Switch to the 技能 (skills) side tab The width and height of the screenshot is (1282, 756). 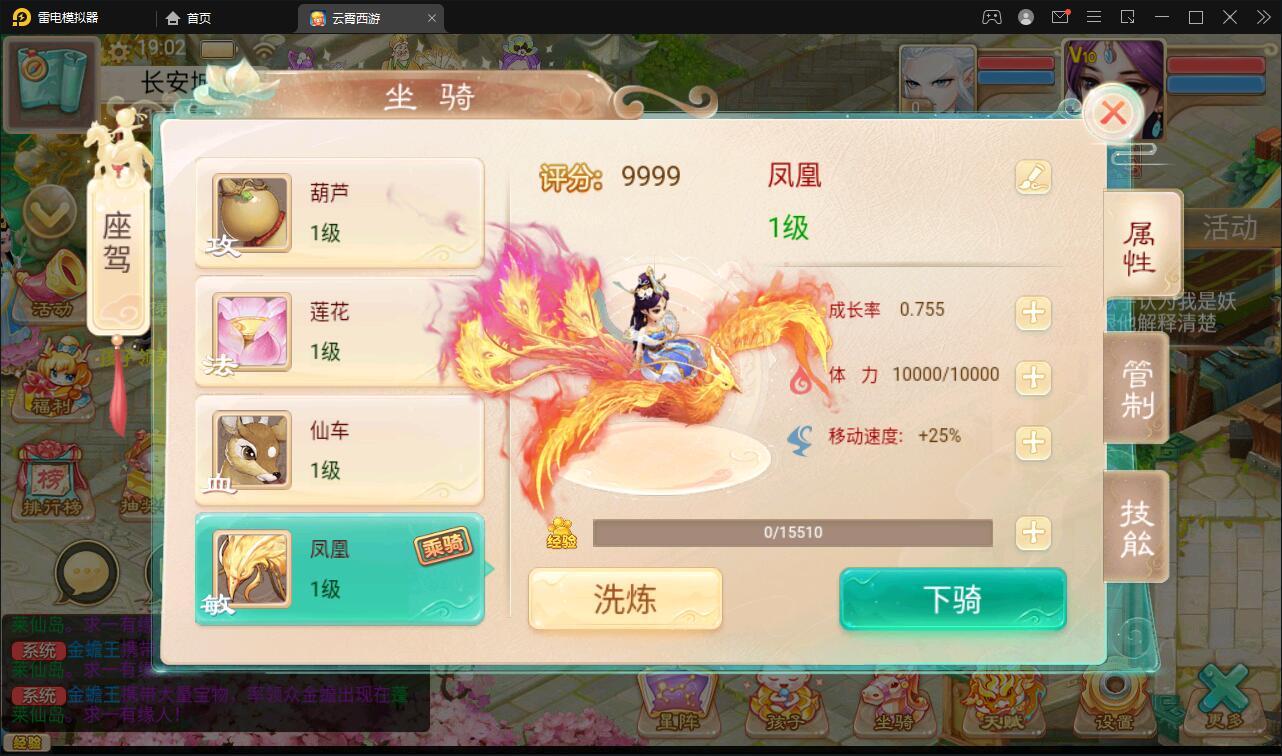point(1137,525)
